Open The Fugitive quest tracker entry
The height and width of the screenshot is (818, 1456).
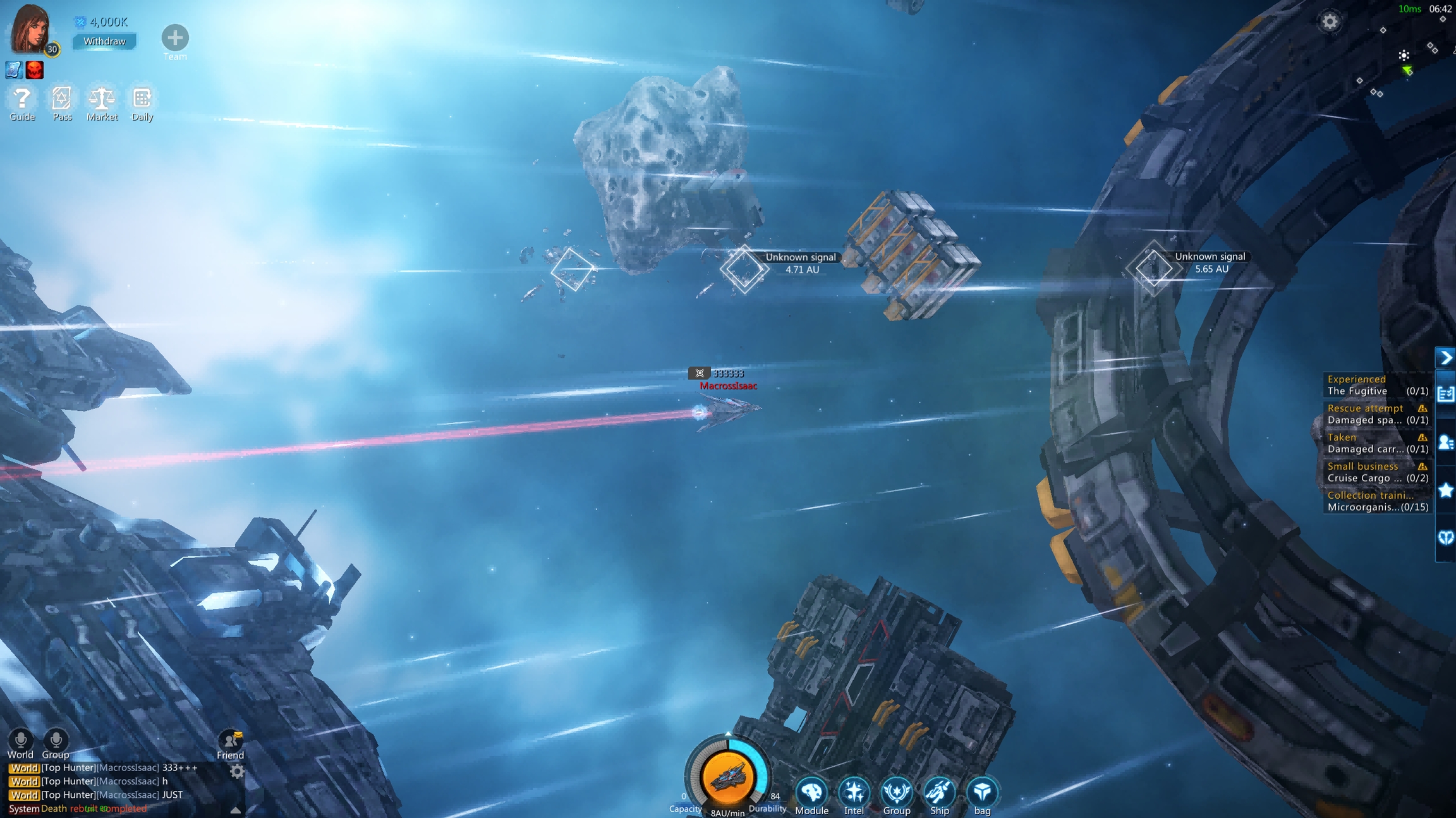pos(1376,385)
